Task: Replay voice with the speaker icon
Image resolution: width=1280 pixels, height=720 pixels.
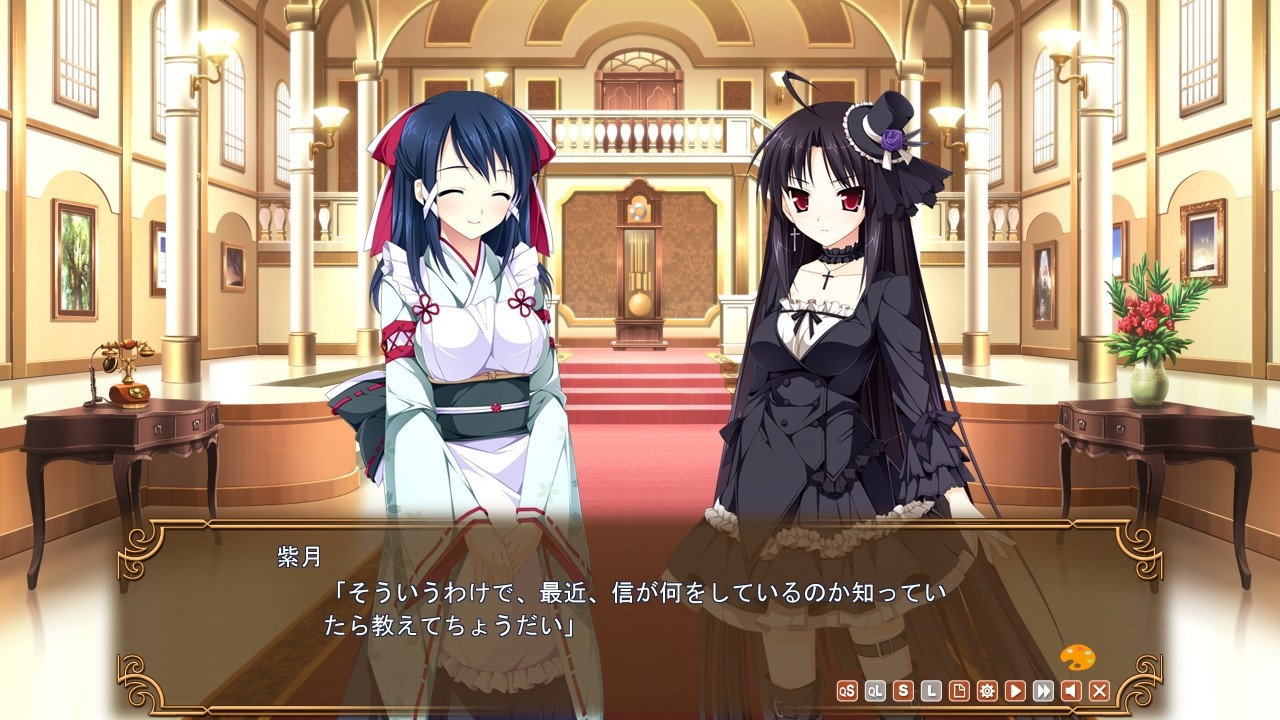Action: [1071, 690]
